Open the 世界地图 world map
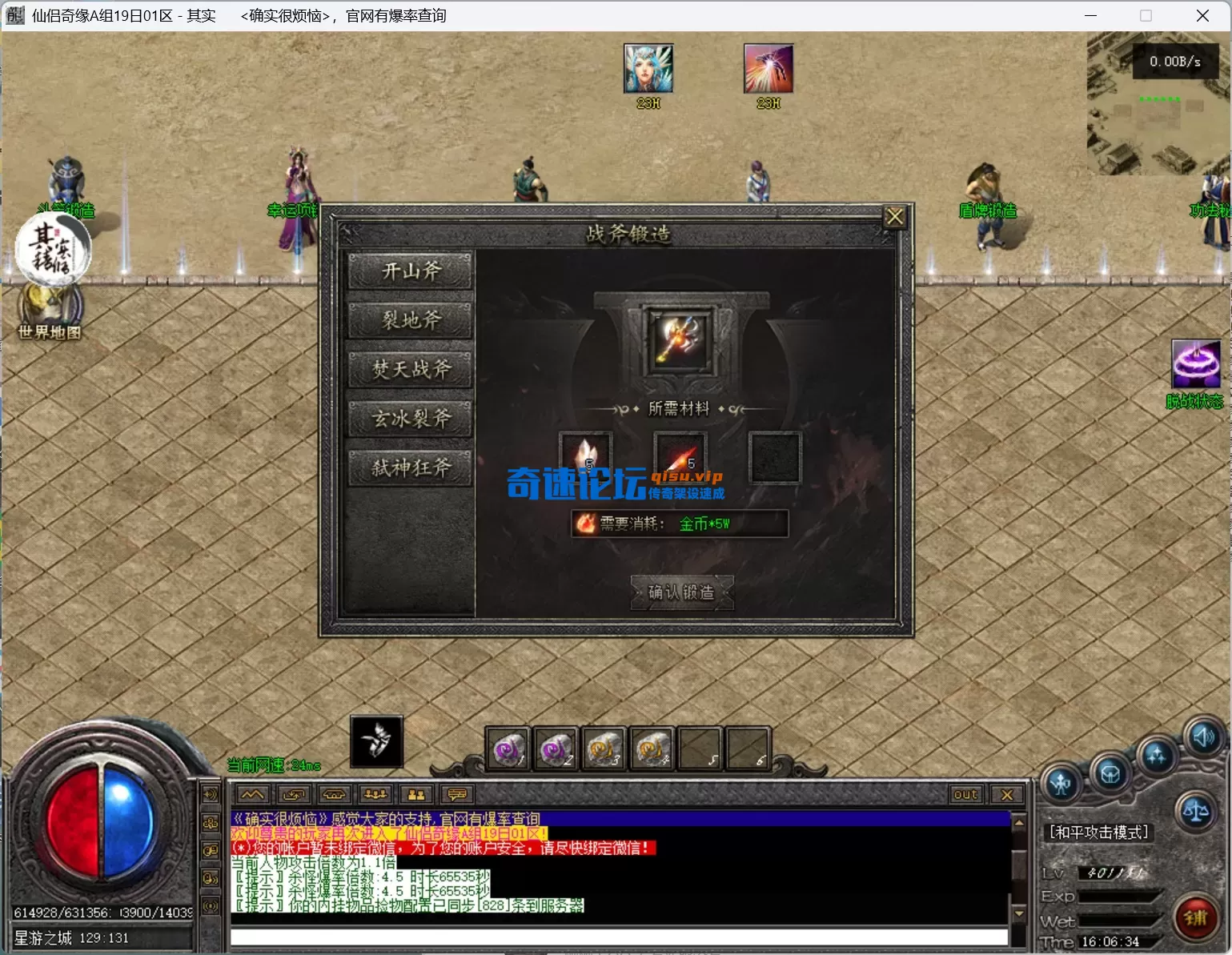 pos(50,312)
